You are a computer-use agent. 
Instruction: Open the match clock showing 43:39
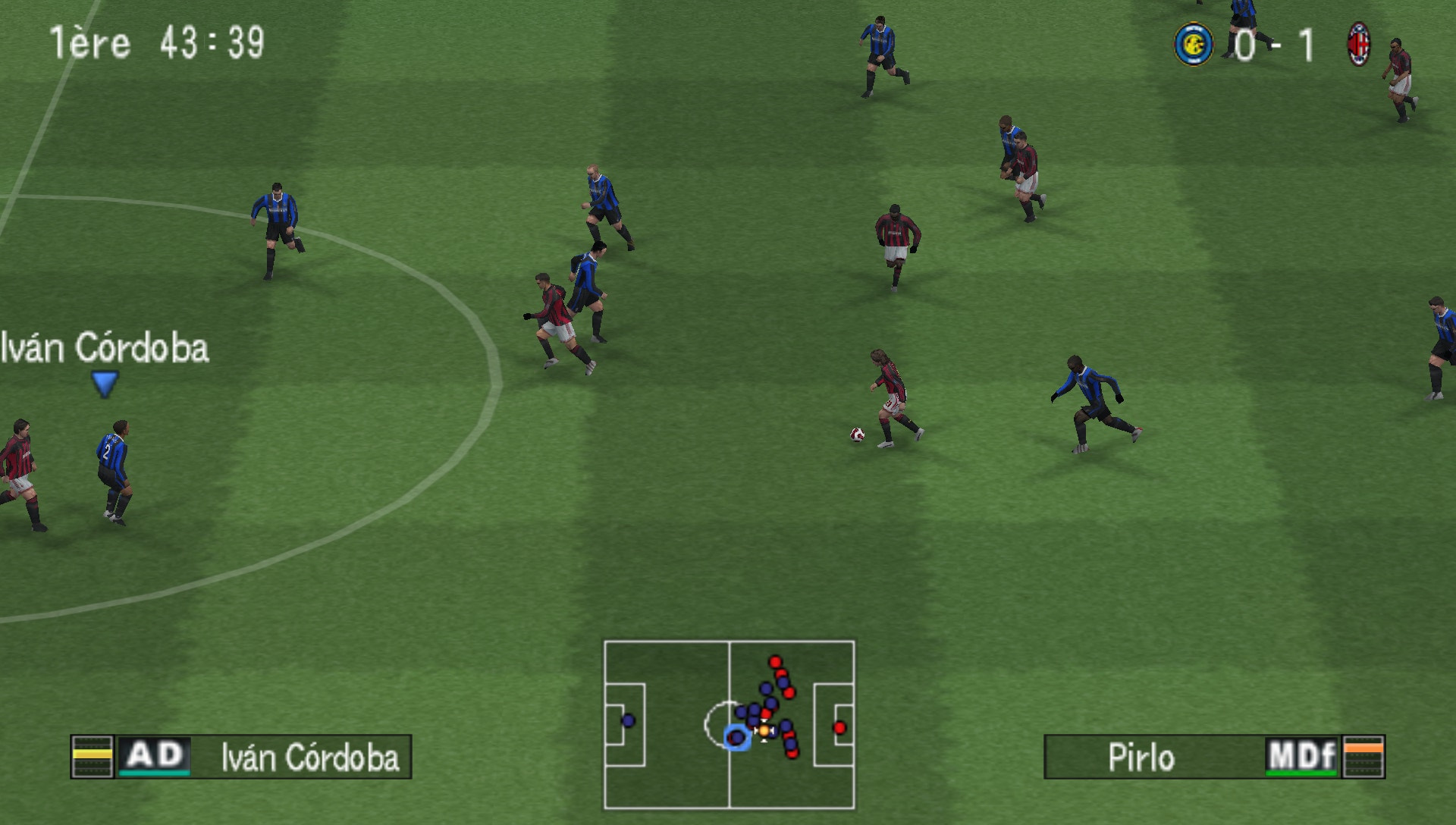click(210, 43)
